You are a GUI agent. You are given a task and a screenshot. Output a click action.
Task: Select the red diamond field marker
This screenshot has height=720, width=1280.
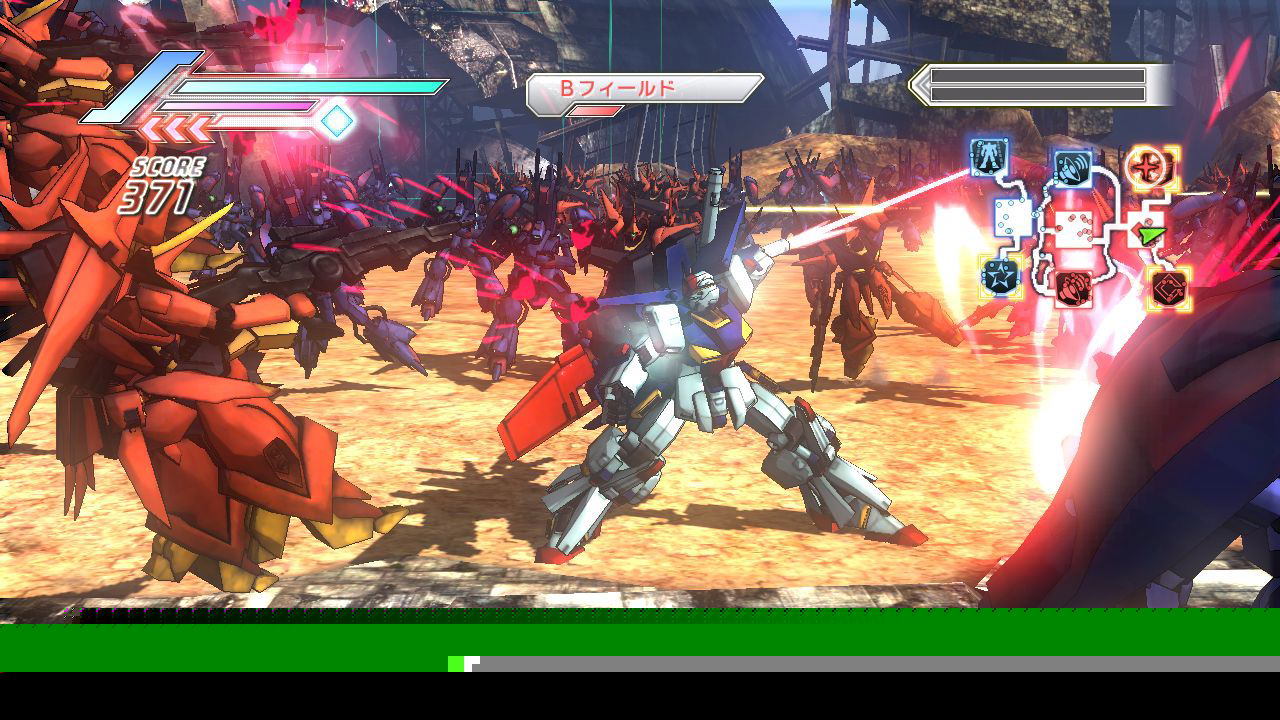(1167, 288)
